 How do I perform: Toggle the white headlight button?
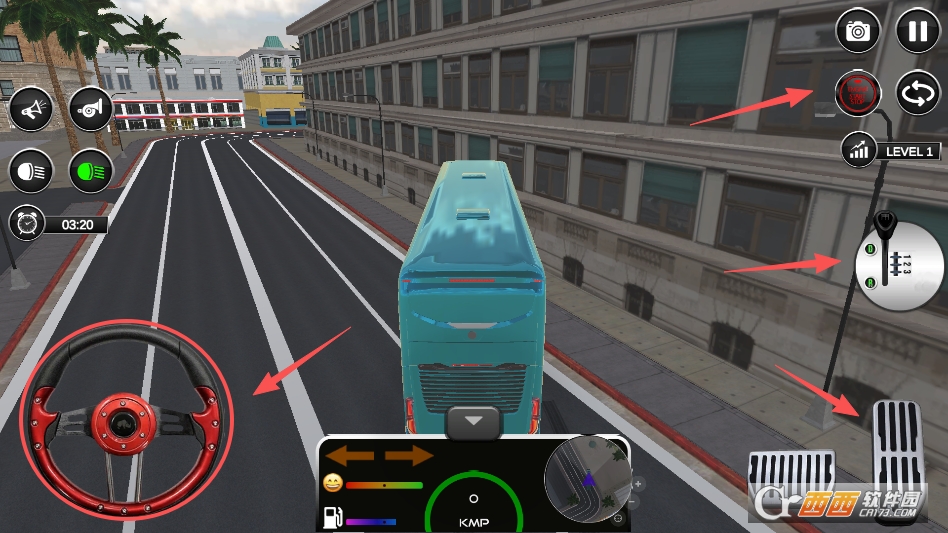[x=31, y=171]
